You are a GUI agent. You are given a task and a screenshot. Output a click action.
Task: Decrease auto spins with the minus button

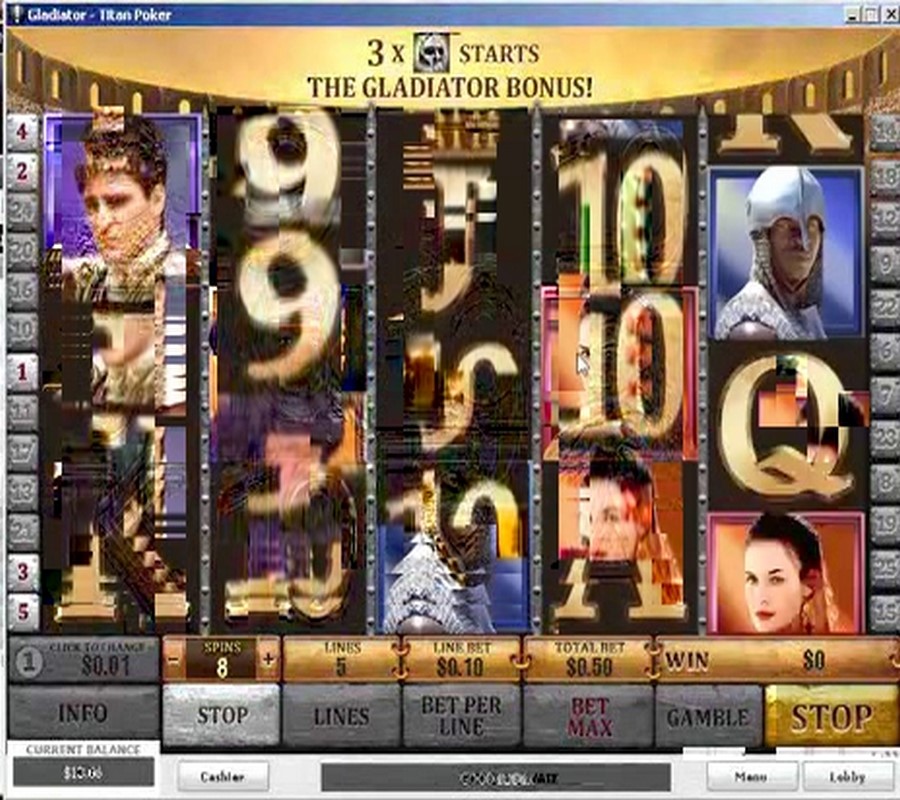tap(174, 660)
